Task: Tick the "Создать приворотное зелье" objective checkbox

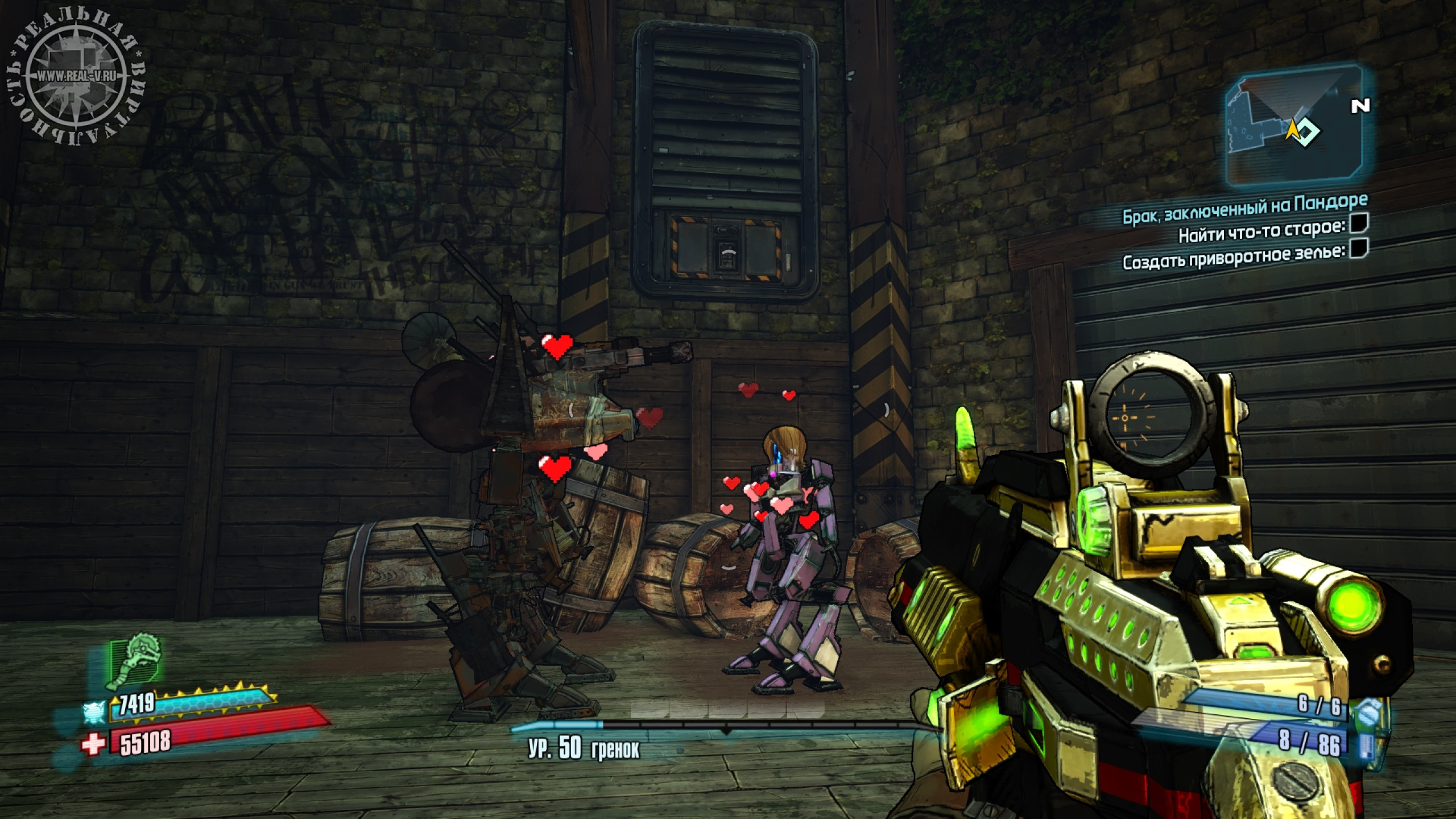Action: pos(1358,249)
